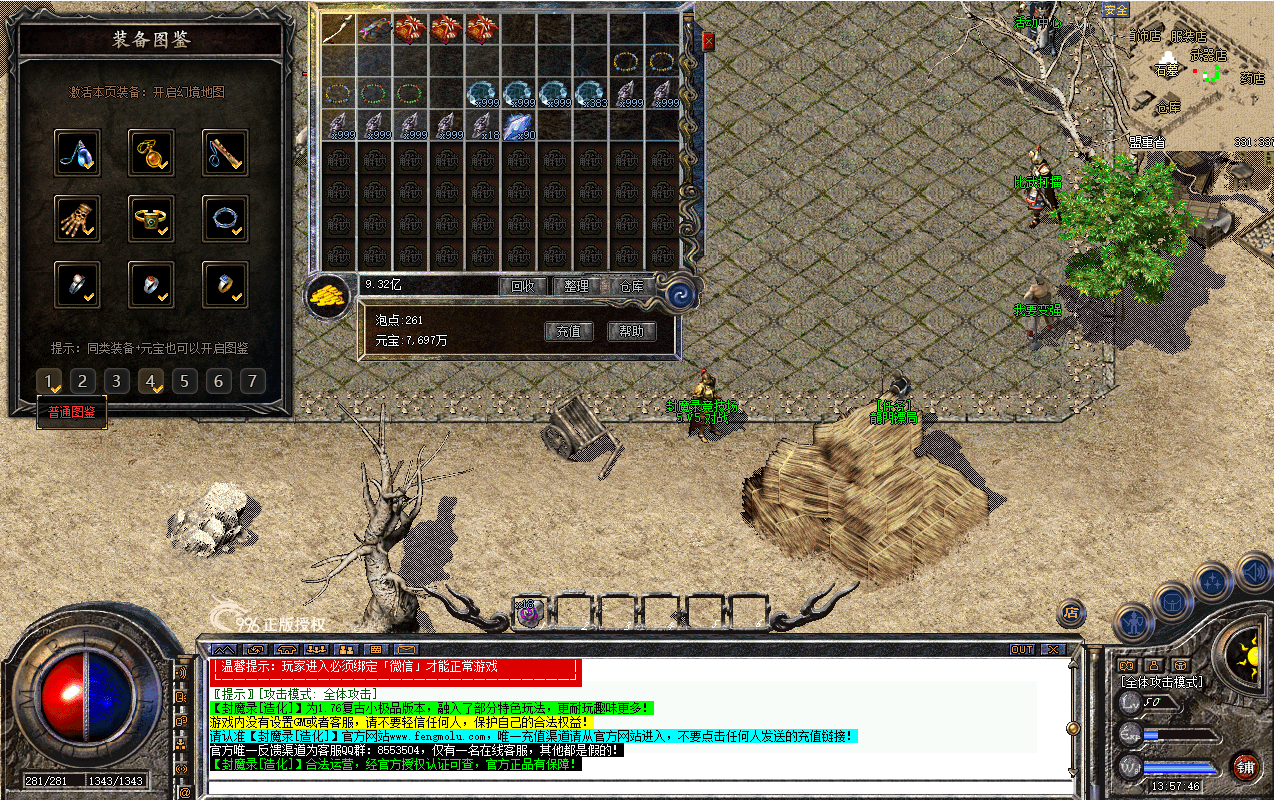Select the blue crystal stack of 90
The image size is (1274, 800).
(x=518, y=126)
